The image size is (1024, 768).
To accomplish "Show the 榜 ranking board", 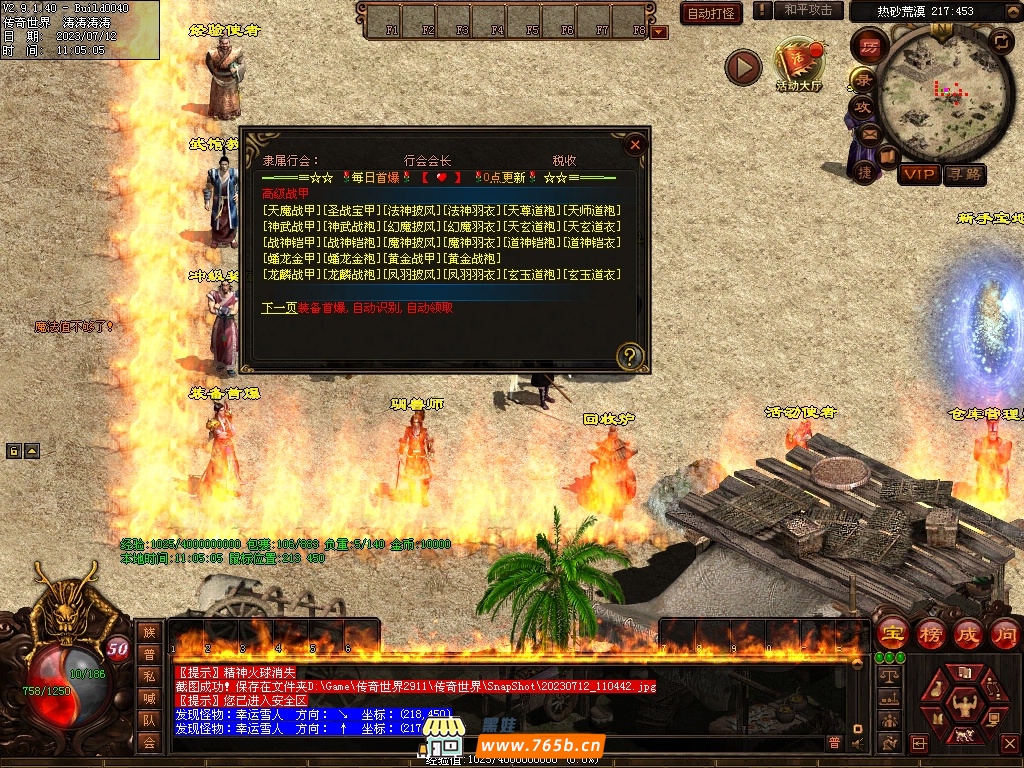I will tap(931, 634).
